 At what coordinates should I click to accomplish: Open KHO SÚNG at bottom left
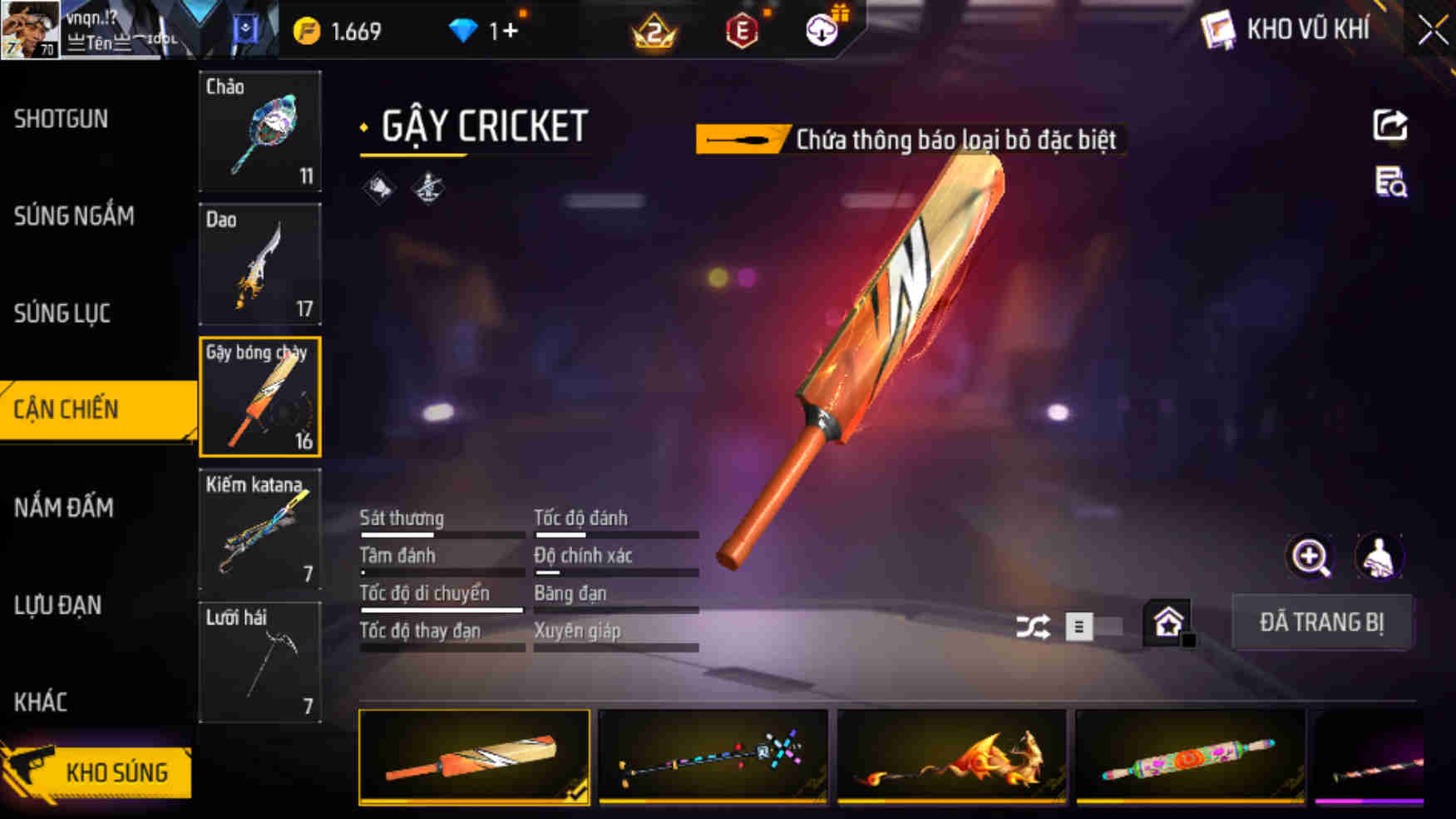pos(116,772)
